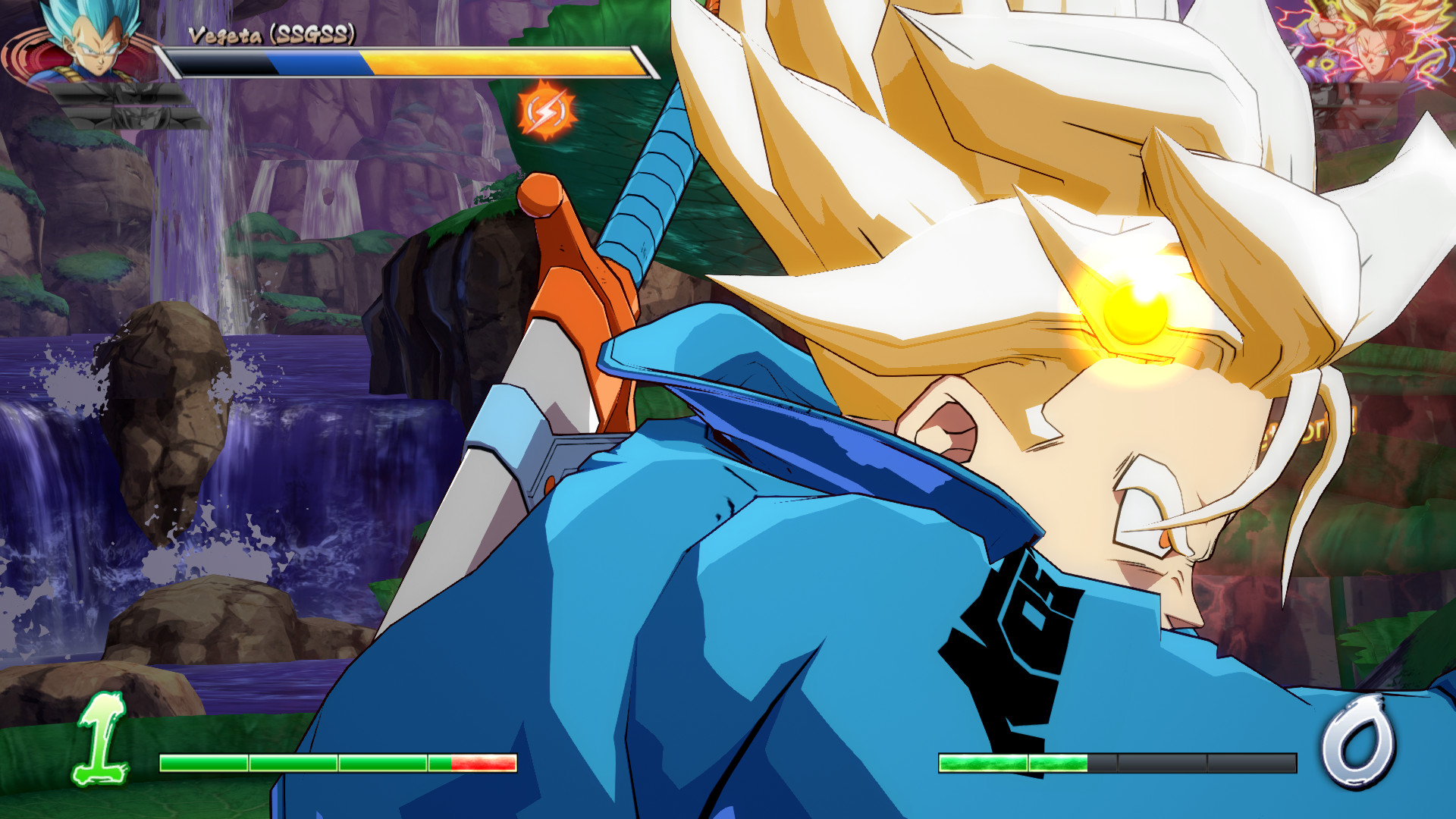The height and width of the screenshot is (819, 1456).
Task: Click the Vegeta (SSGSS) name label
Action: click(x=269, y=33)
